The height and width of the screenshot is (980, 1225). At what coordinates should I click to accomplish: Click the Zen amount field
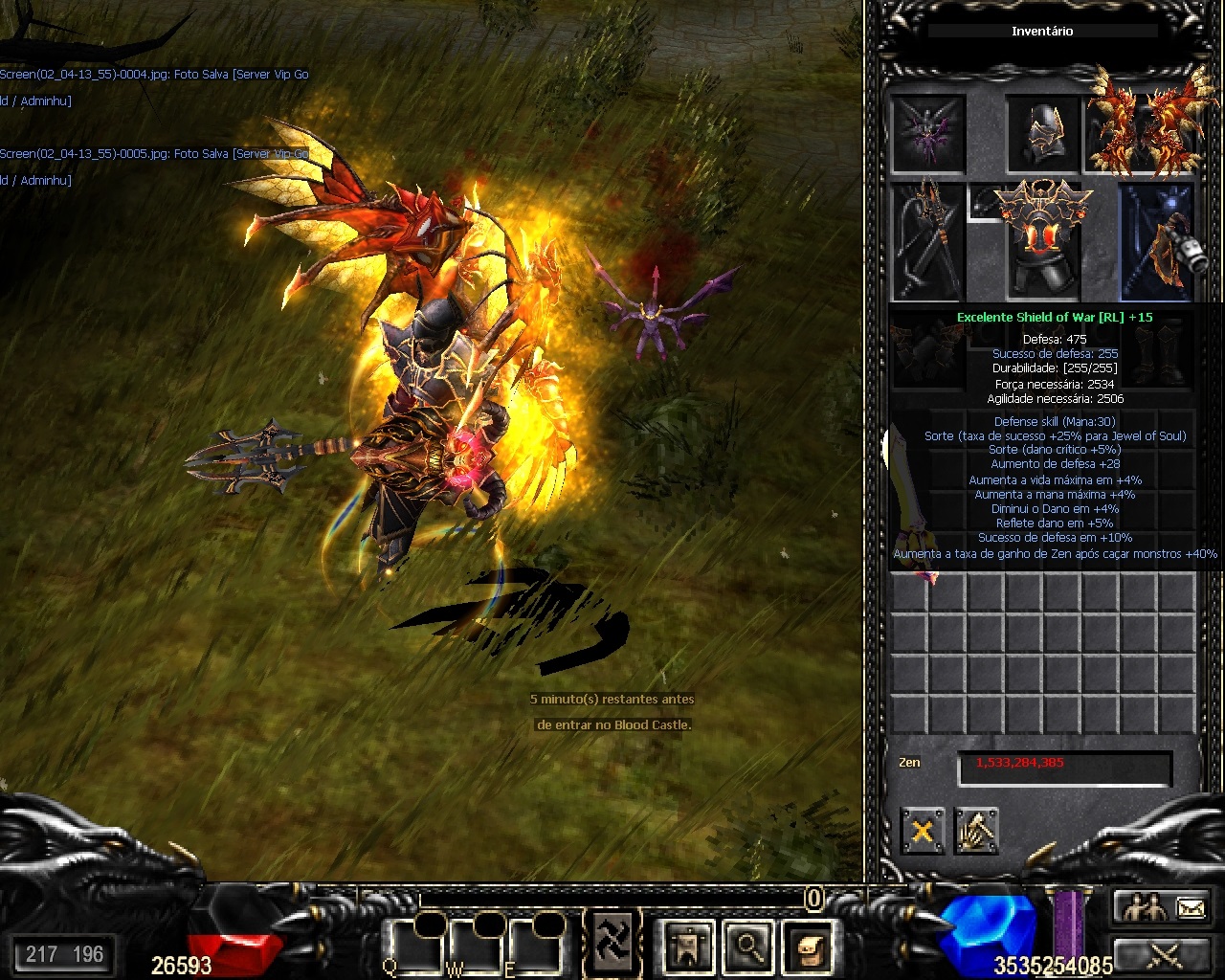(1064, 768)
